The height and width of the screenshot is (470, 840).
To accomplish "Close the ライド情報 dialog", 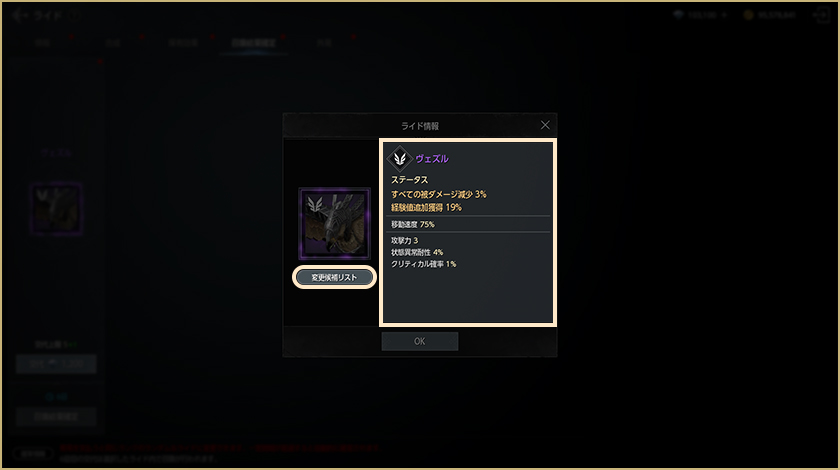I will (545, 125).
